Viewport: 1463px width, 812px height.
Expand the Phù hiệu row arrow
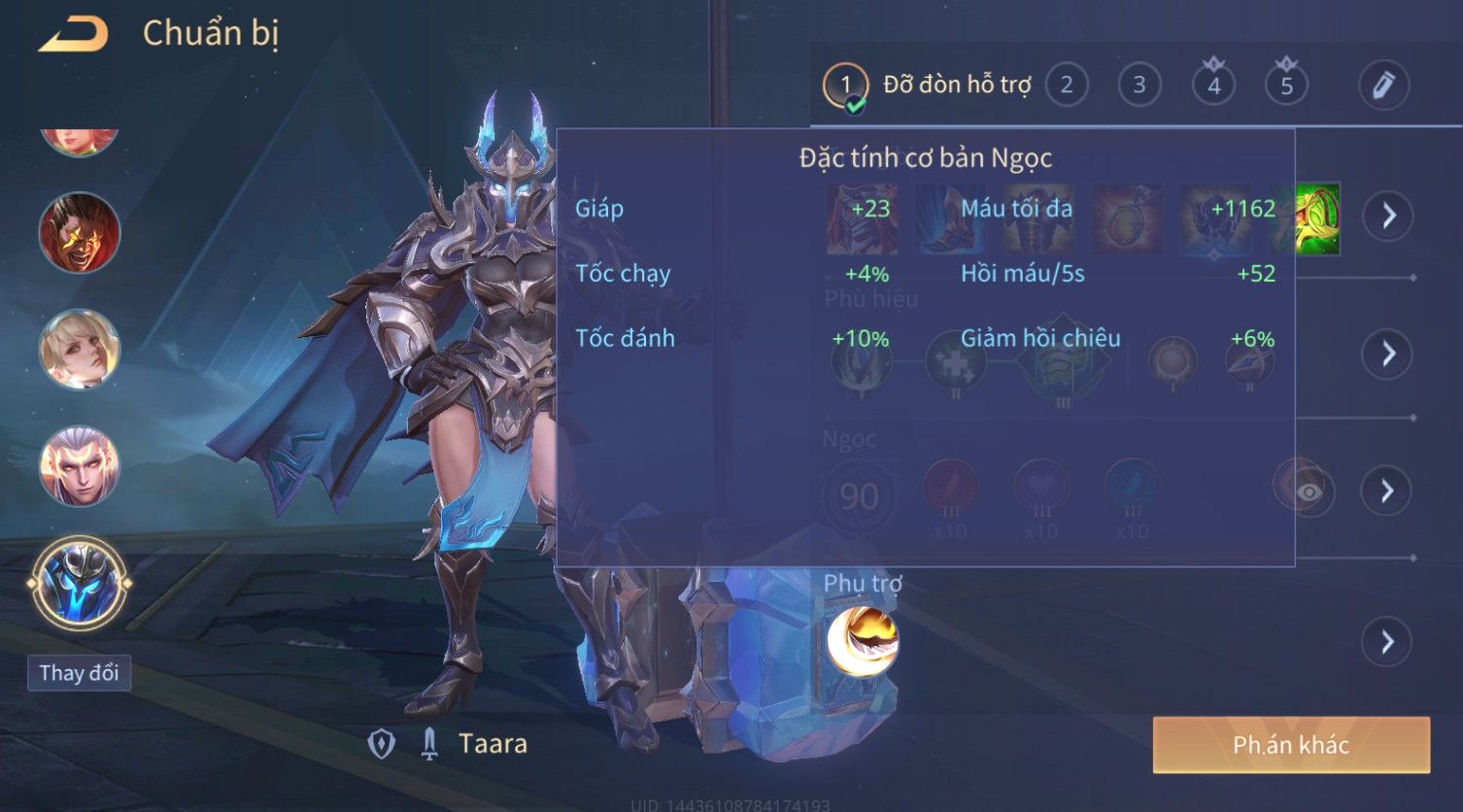pos(1388,354)
